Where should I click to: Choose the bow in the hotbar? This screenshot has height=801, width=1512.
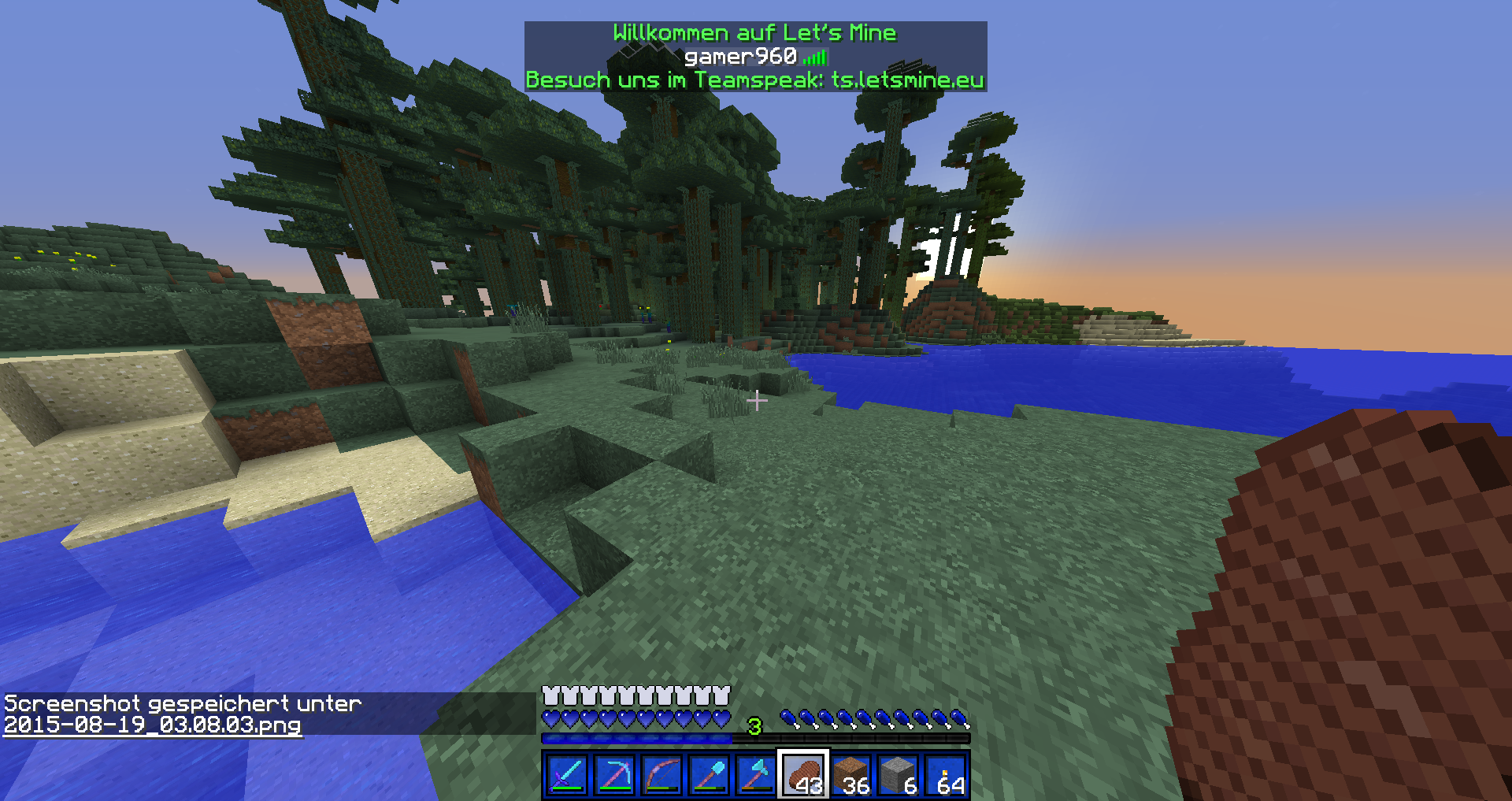point(661,775)
